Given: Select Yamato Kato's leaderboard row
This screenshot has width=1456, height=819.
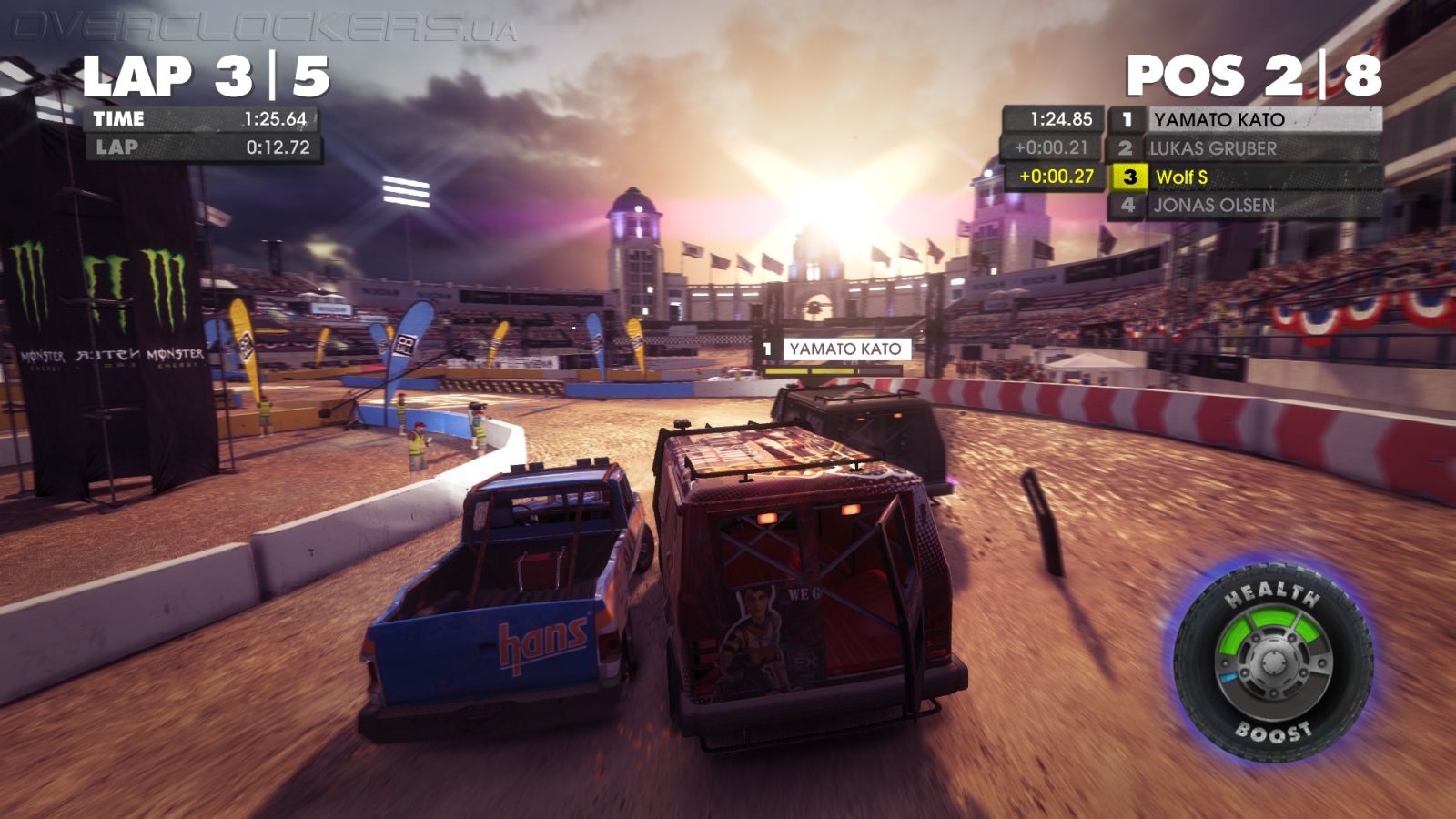Looking at the screenshot, I should [x=1243, y=119].
